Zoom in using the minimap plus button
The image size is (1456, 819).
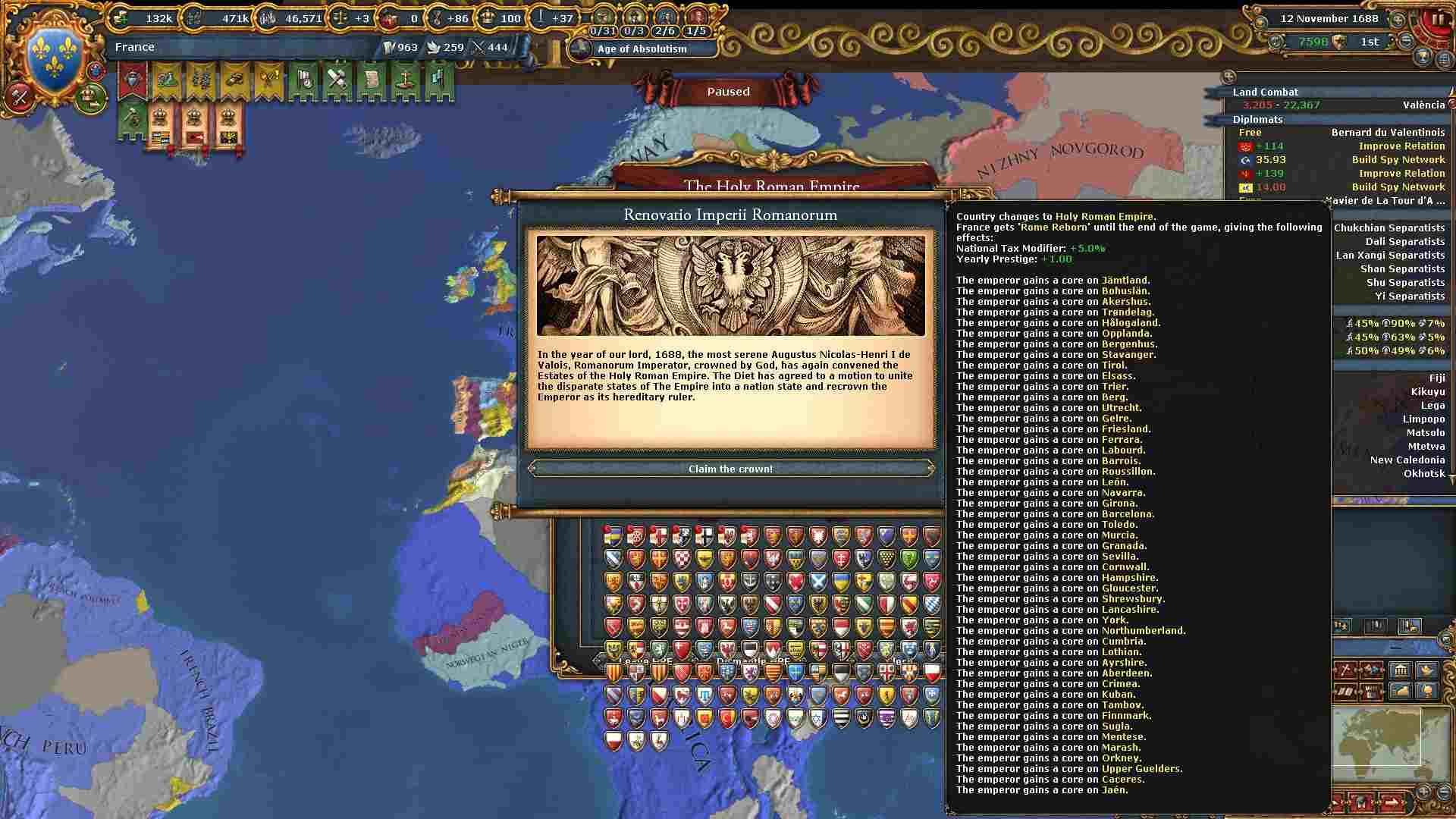point(1423,792)
